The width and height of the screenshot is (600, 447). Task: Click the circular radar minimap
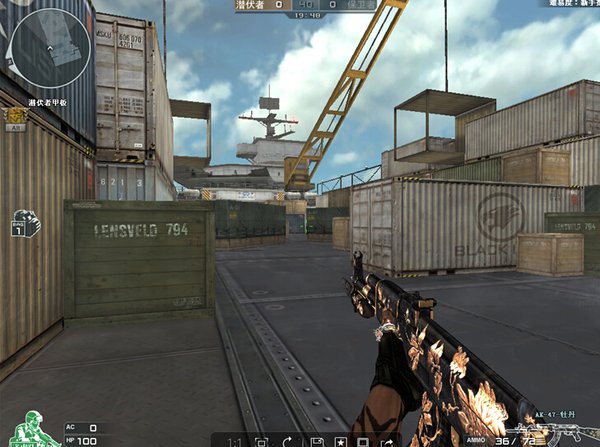click(x=46, y=45)
